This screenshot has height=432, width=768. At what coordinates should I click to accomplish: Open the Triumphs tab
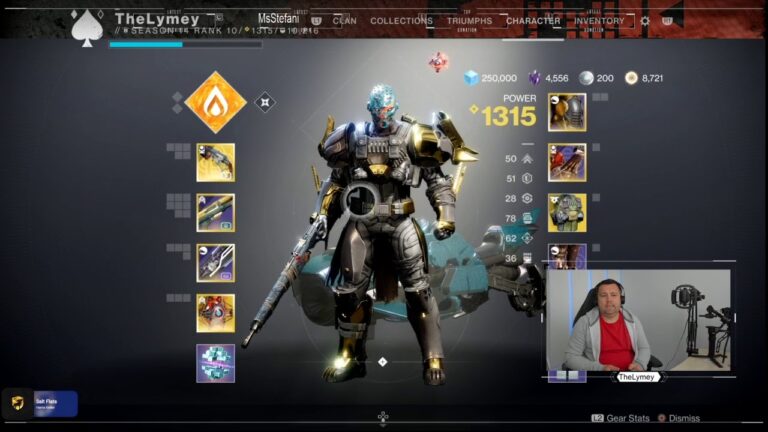469,20
